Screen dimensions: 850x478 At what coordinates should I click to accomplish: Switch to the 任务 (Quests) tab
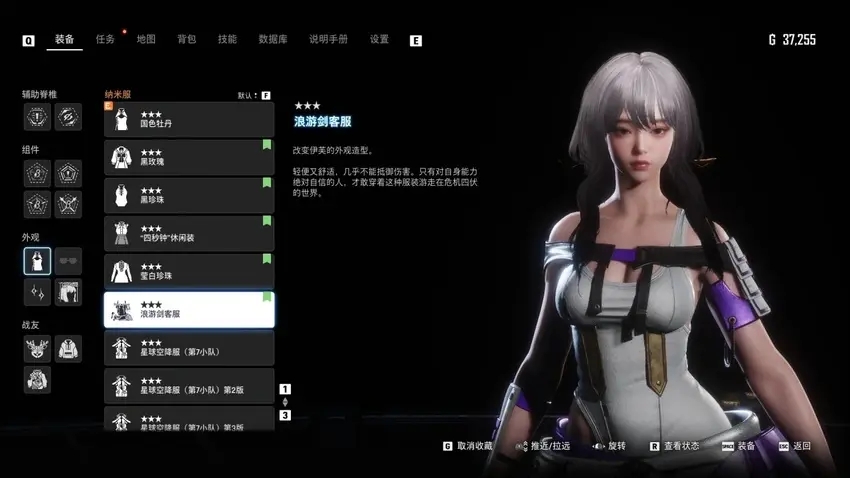(105, 40)
